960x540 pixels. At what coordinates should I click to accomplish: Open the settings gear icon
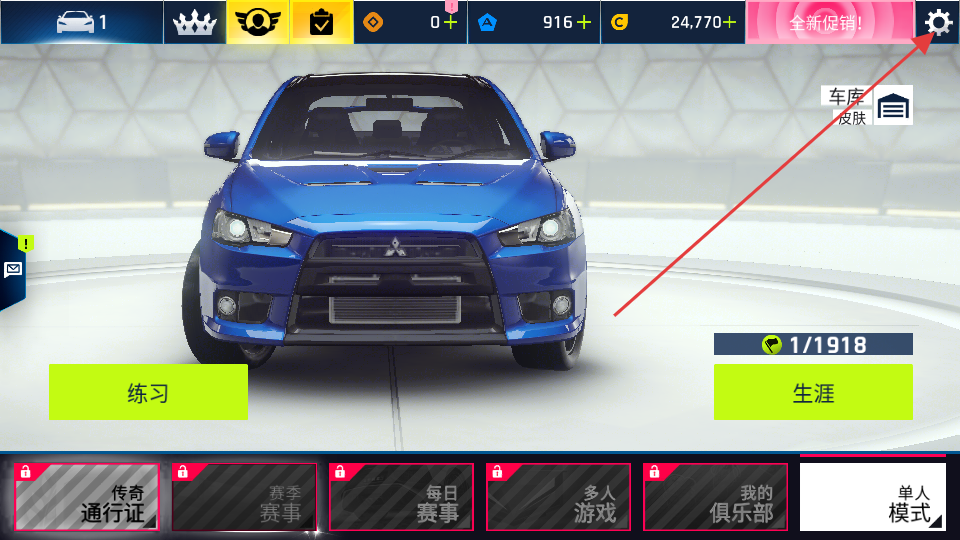[937, 22]
